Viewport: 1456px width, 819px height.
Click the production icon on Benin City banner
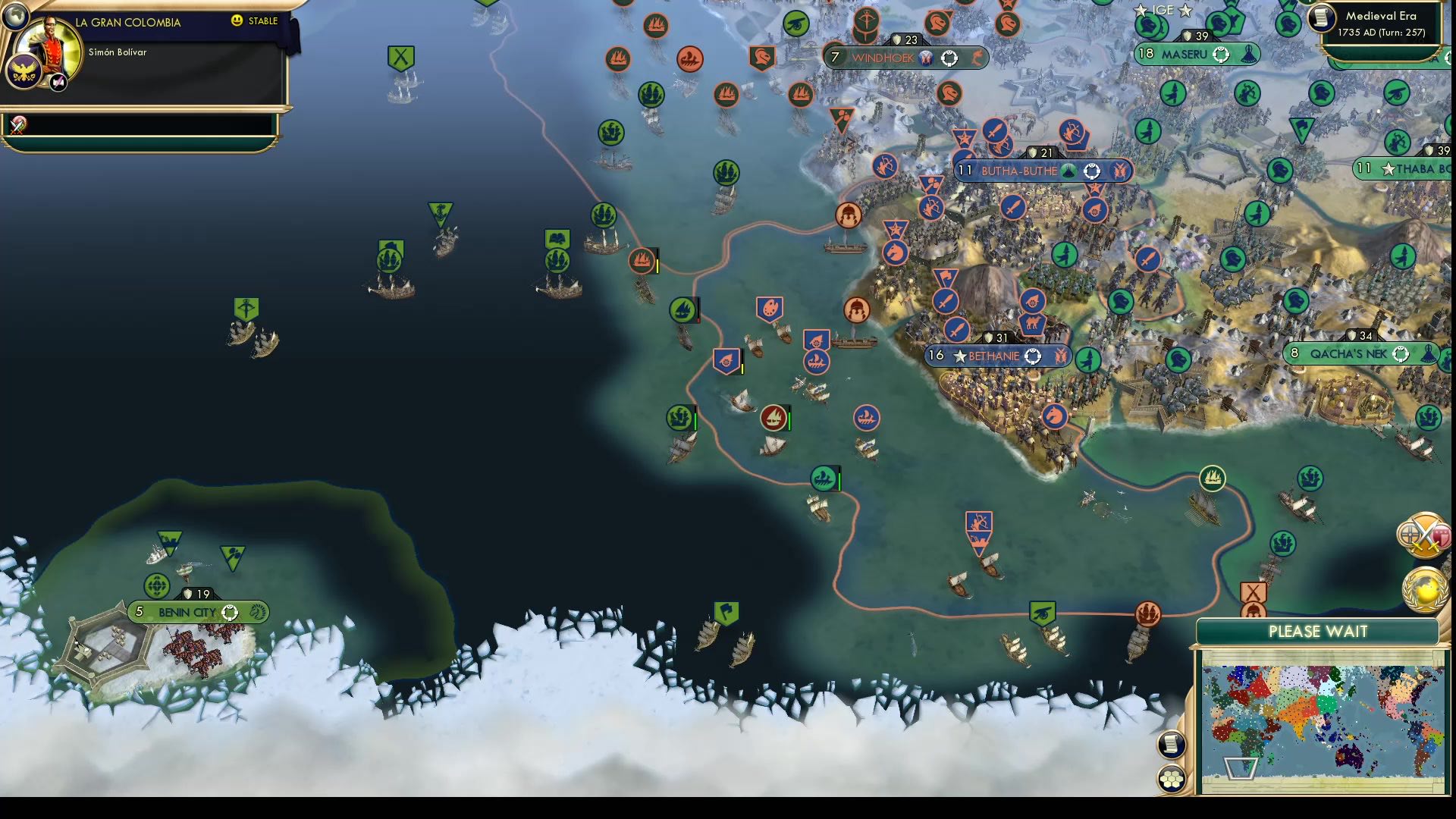tap(256, 611)
